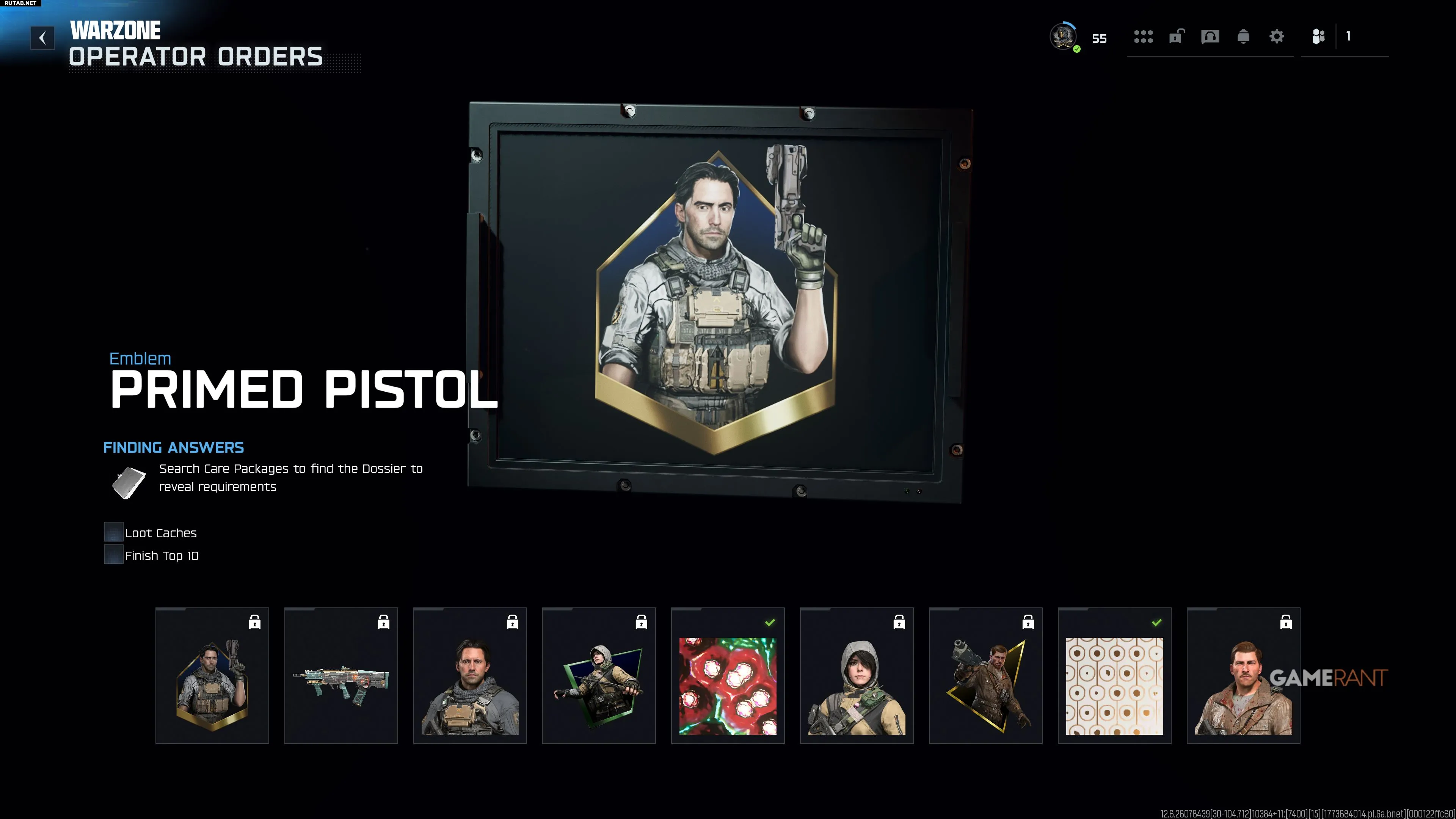
Task: Open the headset voice chat icon
Action: coord(1210,37)
